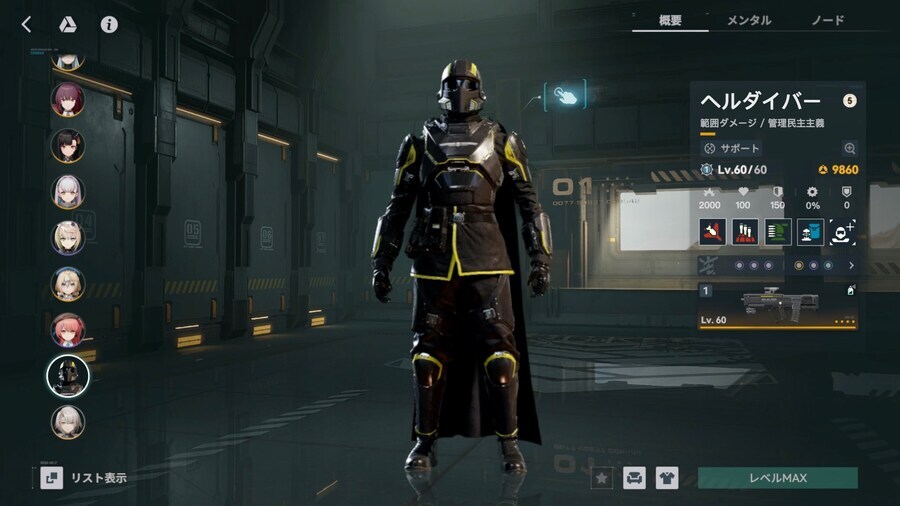View the triple-missile barrage skill icon

745,232
